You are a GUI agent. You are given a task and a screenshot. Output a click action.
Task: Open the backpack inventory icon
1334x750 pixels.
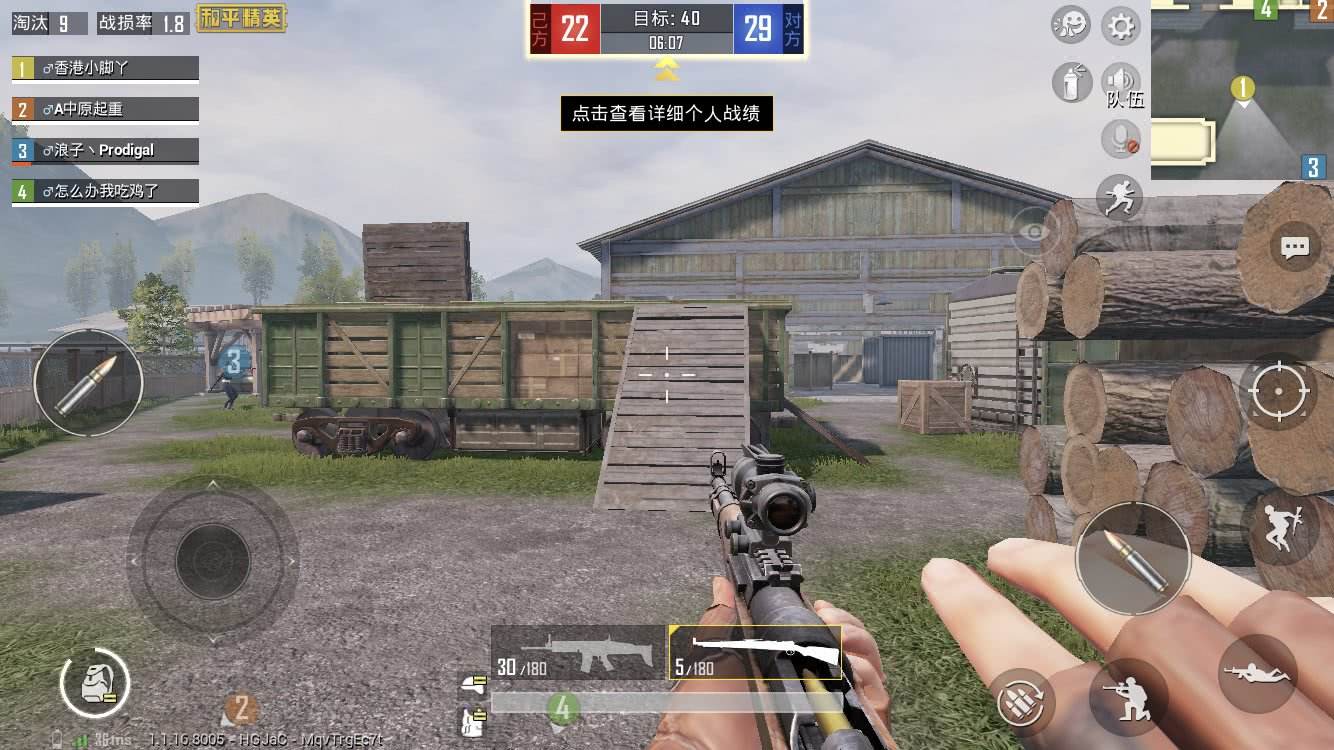click(96, 683)
